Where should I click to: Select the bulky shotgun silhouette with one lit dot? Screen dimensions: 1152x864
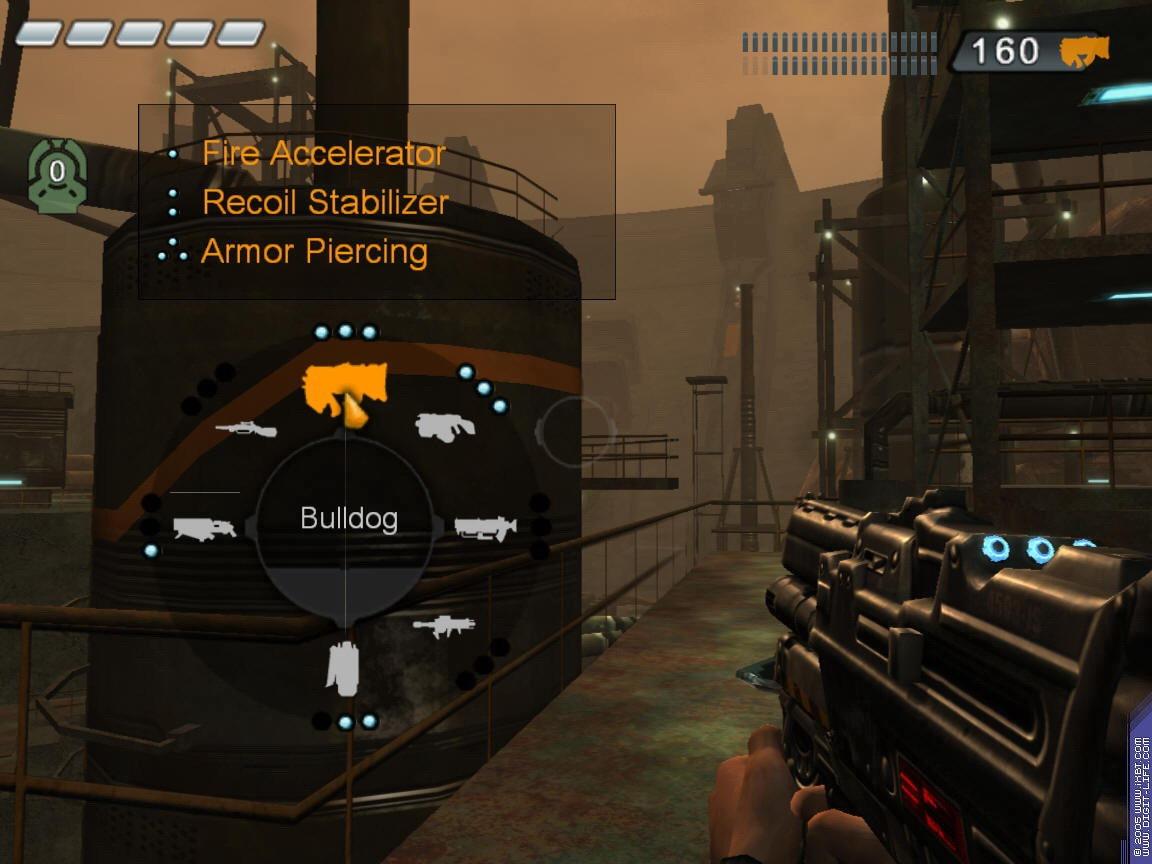point(204,527)
